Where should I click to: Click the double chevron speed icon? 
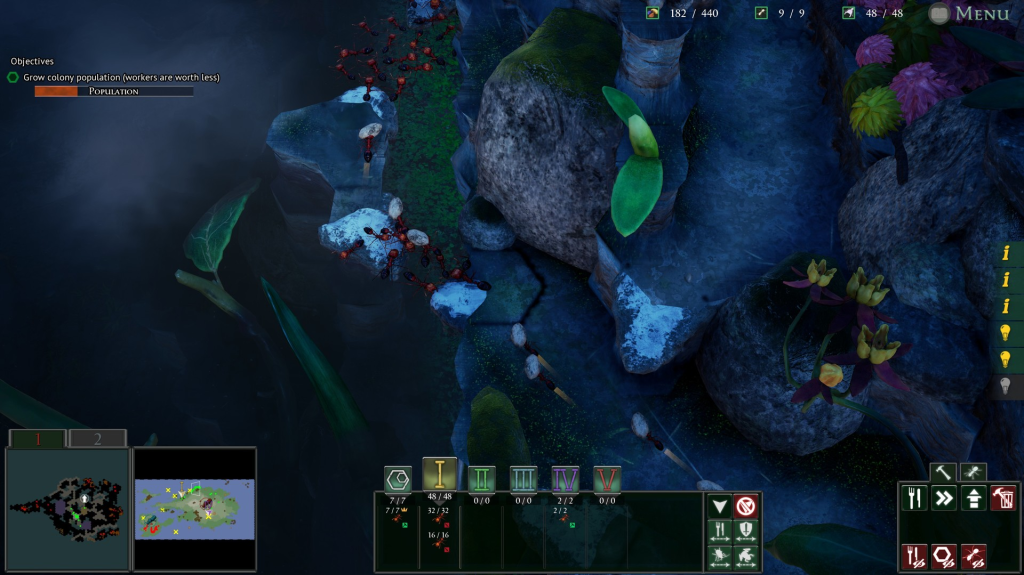[x=944, y=497]
